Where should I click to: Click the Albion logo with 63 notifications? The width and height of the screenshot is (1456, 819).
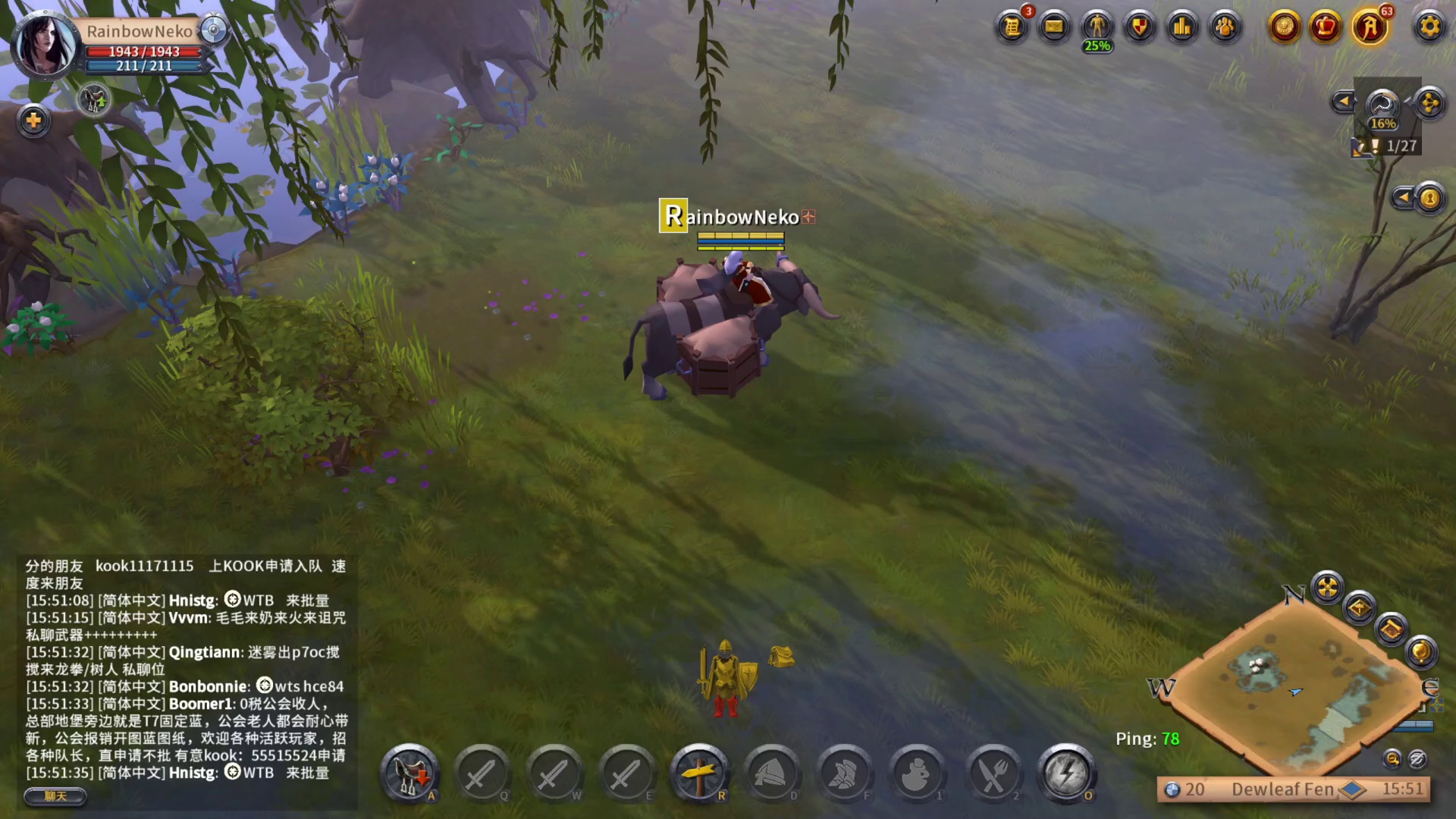pyautogui.click(x=1370, y=27)
